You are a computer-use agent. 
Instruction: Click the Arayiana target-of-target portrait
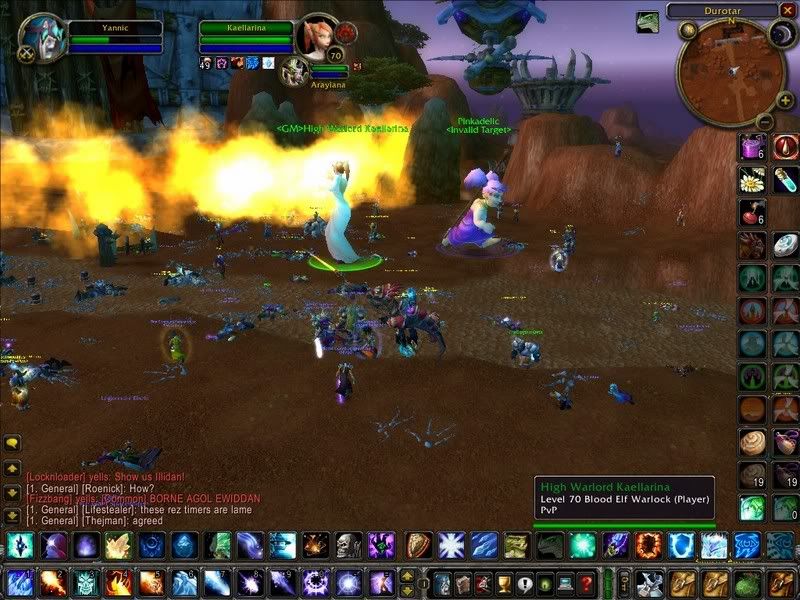click(295, 69)
